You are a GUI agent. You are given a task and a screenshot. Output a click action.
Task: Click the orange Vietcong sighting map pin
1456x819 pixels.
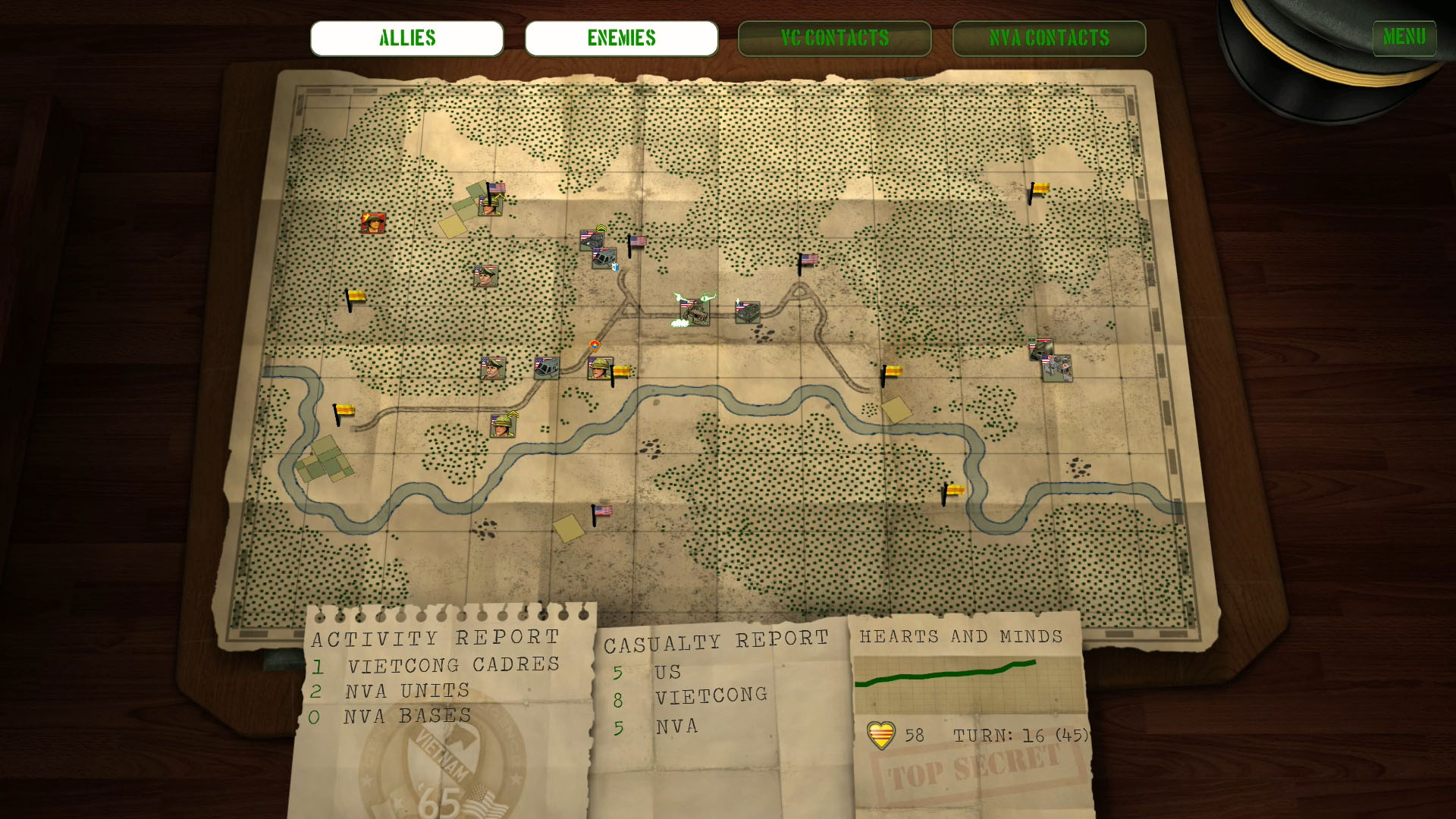click(x=595, y=347)
